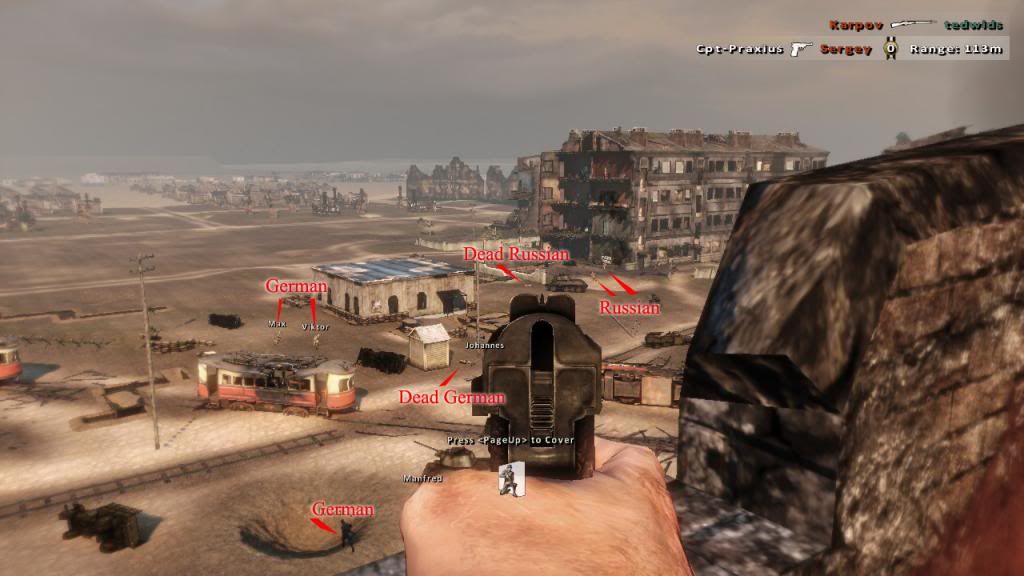
Task: Select the Max name tag
Action: (277, 324)
